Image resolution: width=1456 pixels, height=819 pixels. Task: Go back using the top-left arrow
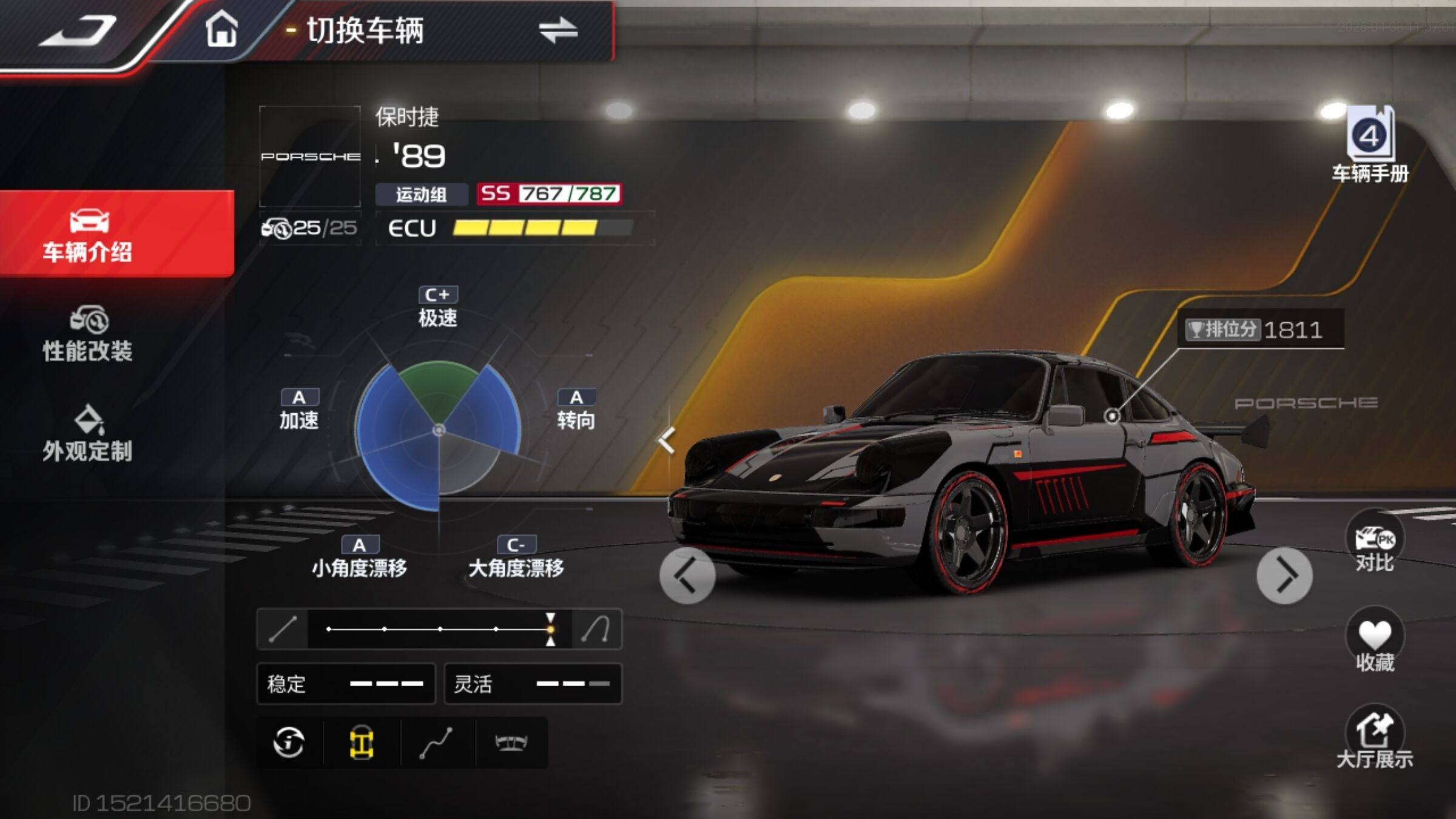coord(79,30)
